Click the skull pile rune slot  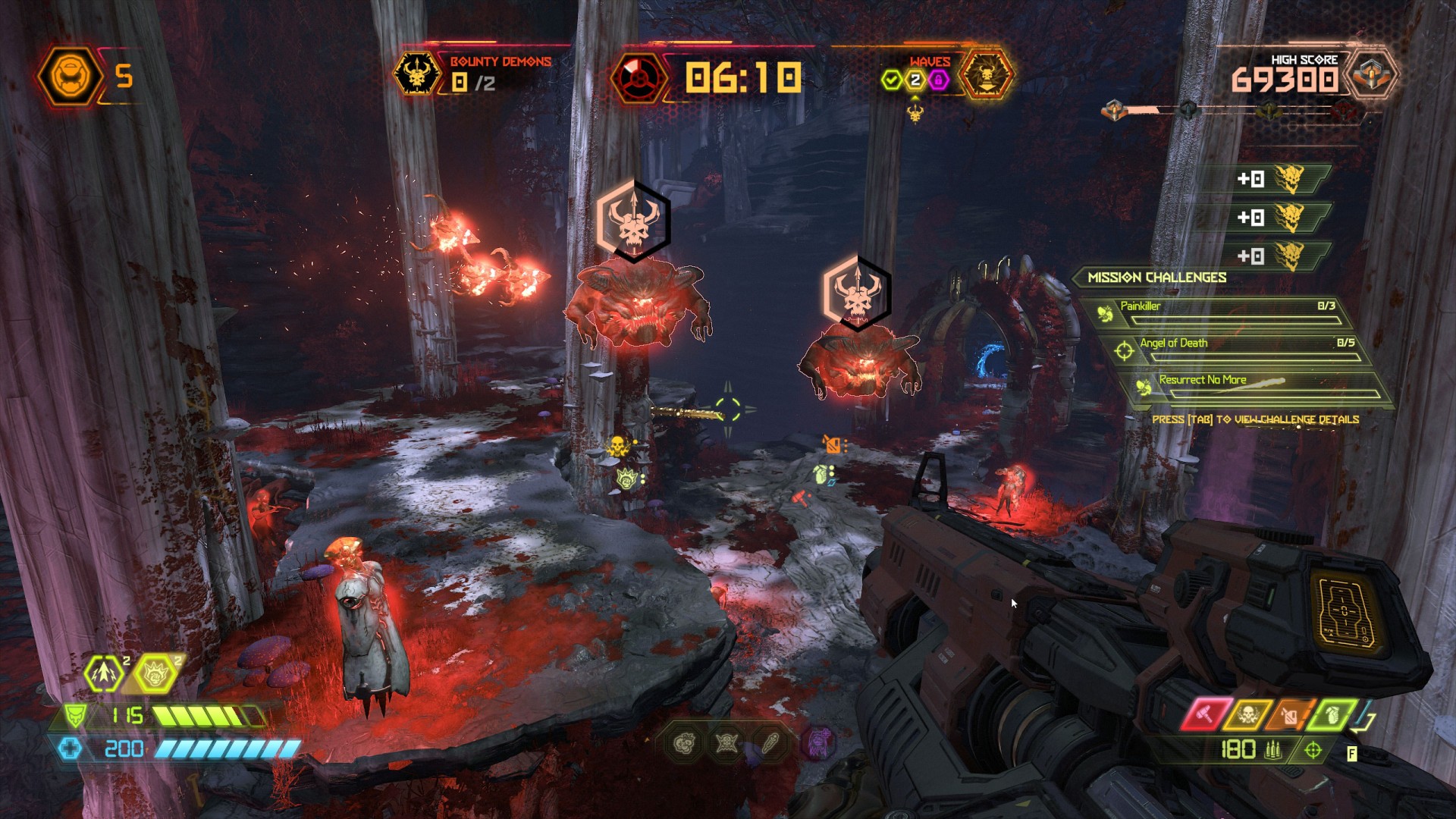point(684,743)
